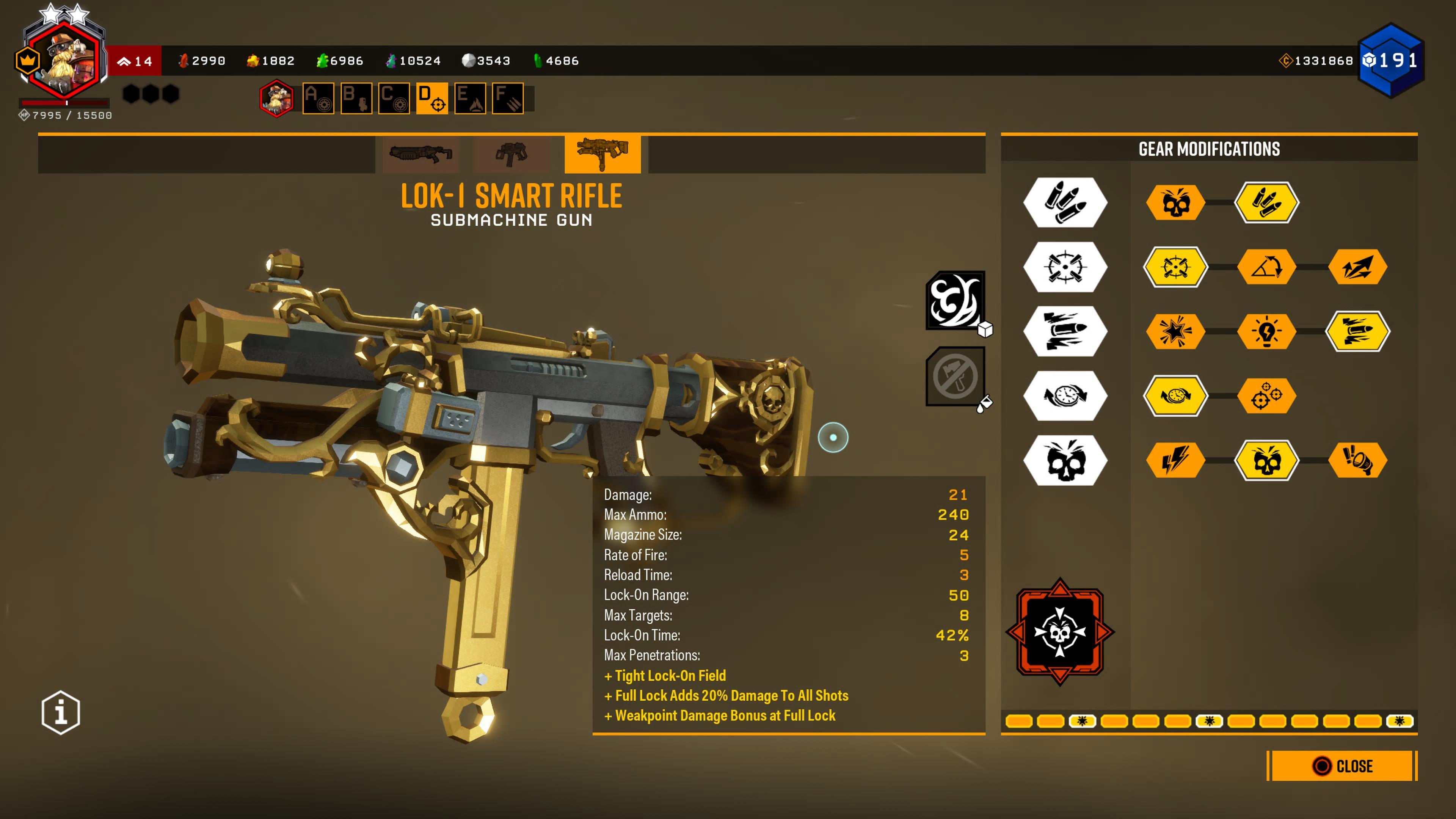The width and height of the screenshot is (1456, 819).
Task: Open the crossed-out paintjob slot
Action: point(955,376)
